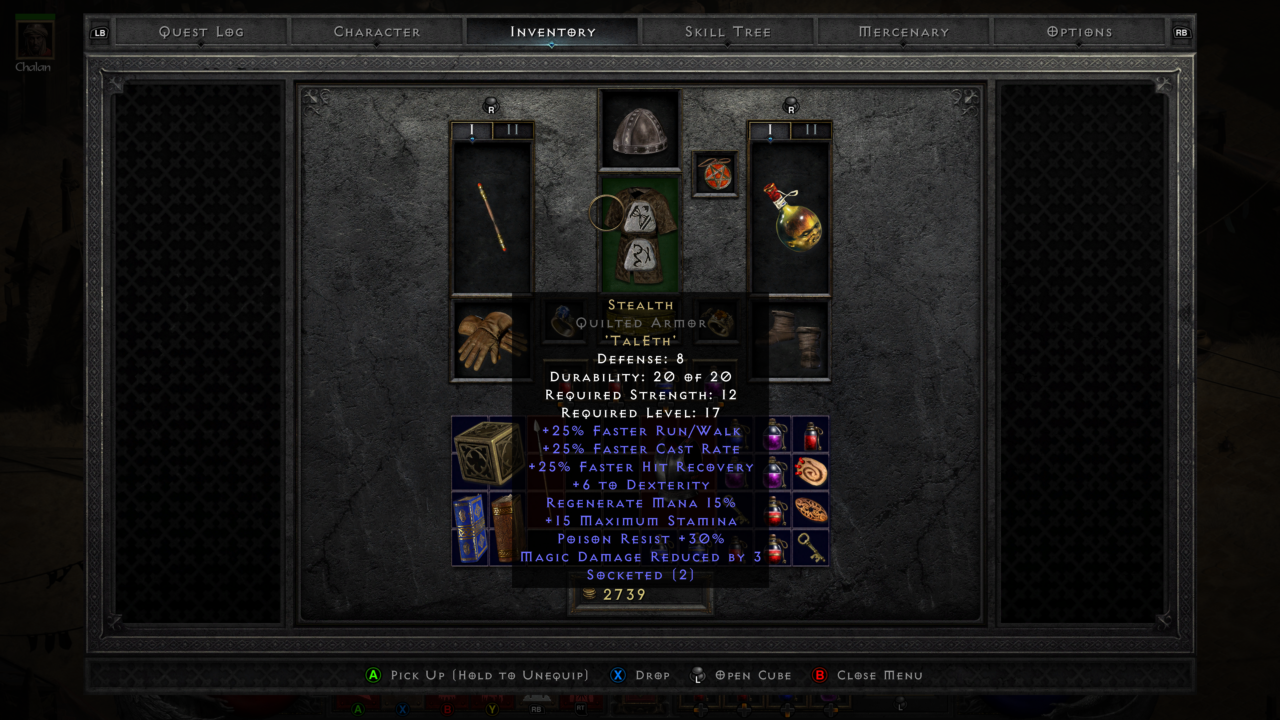This screenshot has height=720, width=1280.
Task: Click the Chalan character portrait
Action: tap(34, 38)
